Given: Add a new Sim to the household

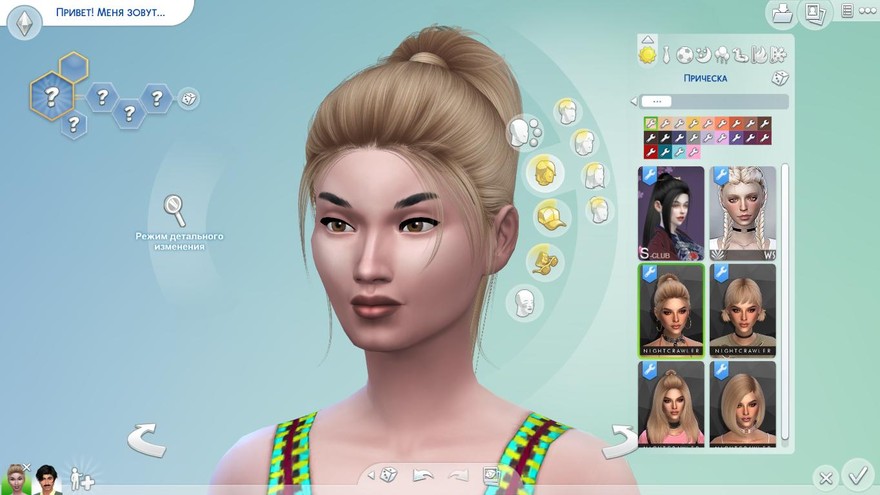Looking at the screenshot, I should pos(81,479).
